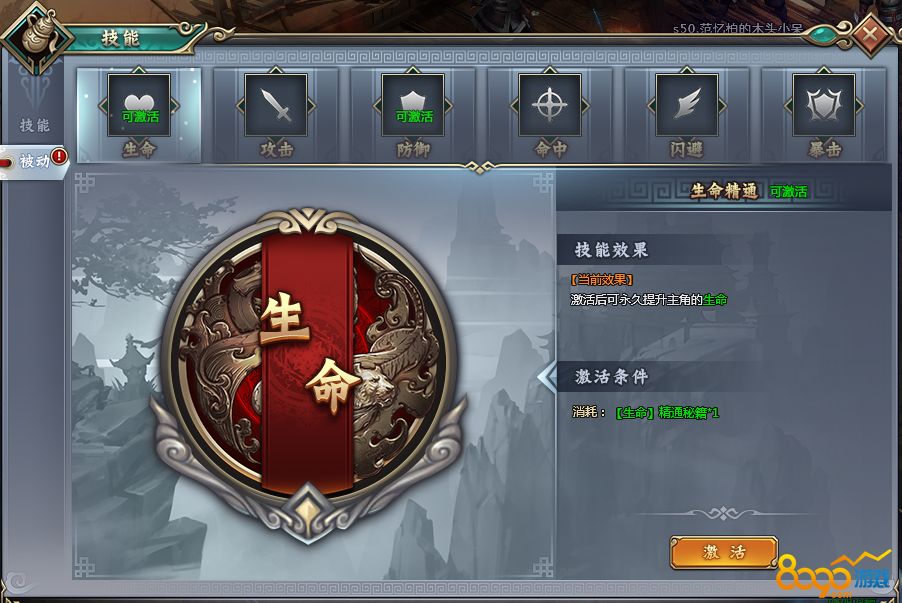Choose the 攻击 attack sword icon

276,105
